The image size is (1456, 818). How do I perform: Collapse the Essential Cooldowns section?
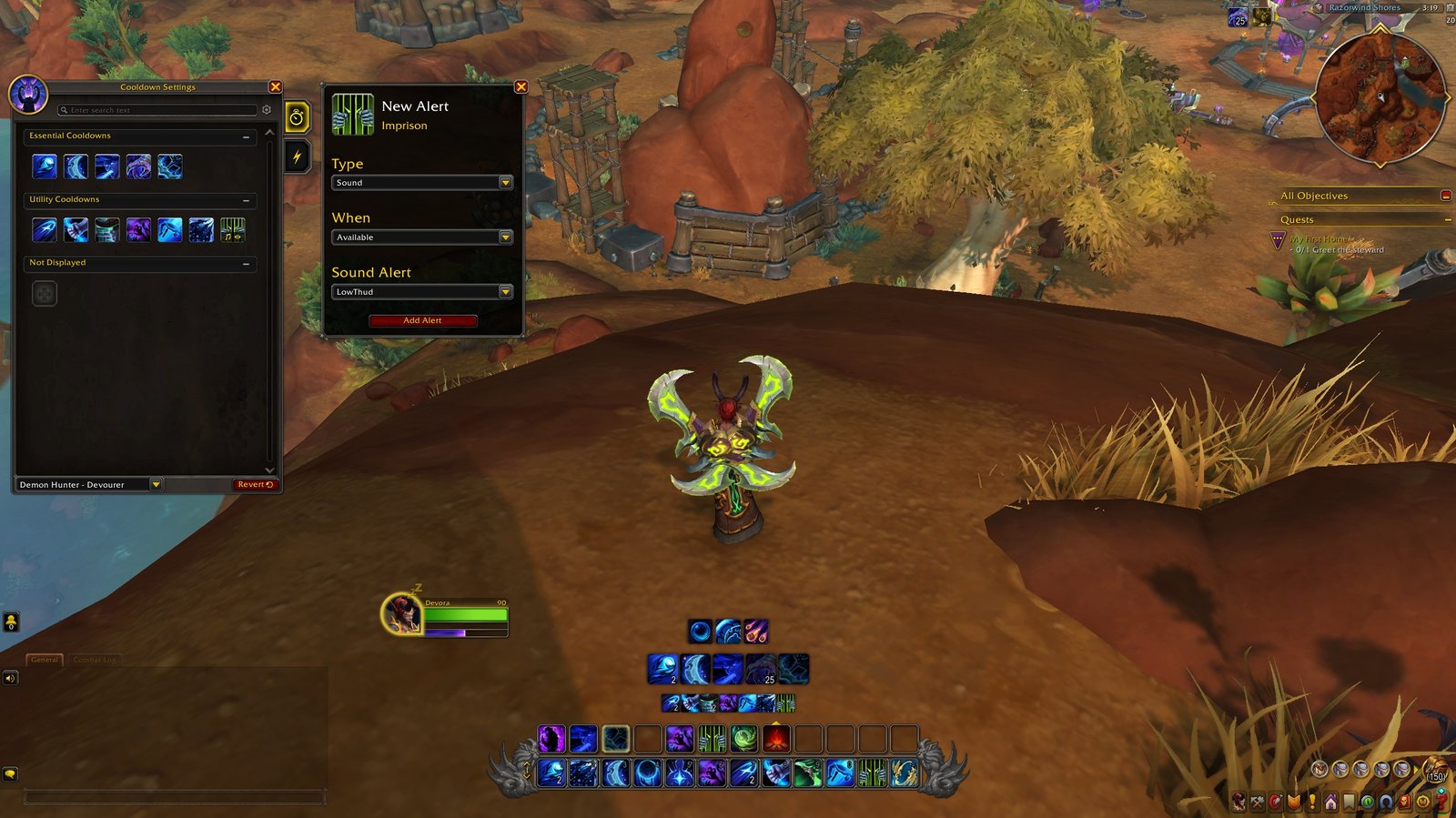coord(246,136)
